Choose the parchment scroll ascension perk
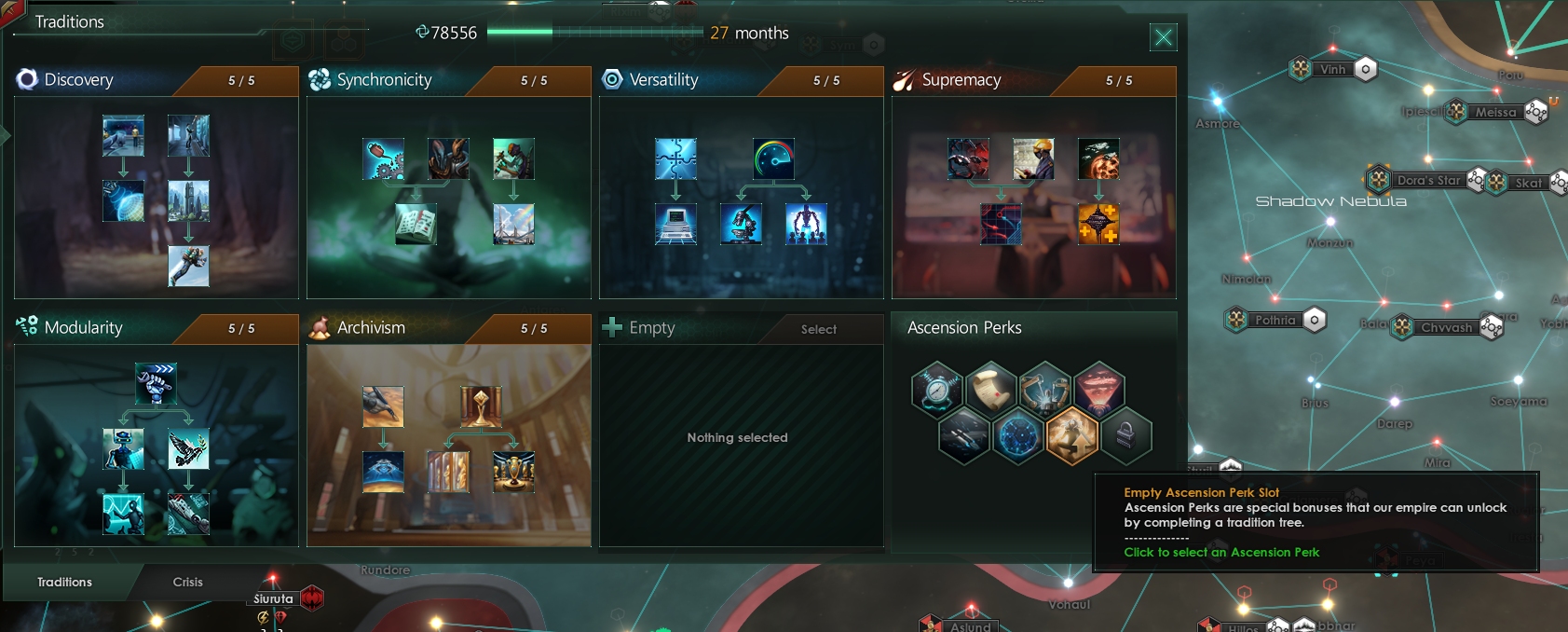Screen dimensions: 1568x632 [x=991, y=389]
